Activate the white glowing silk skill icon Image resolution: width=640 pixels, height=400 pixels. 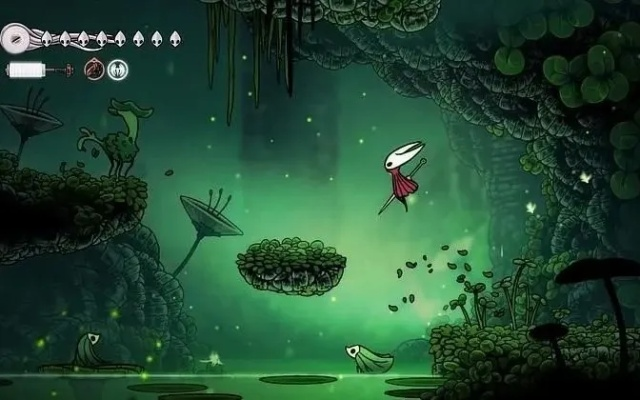[117, 70]
